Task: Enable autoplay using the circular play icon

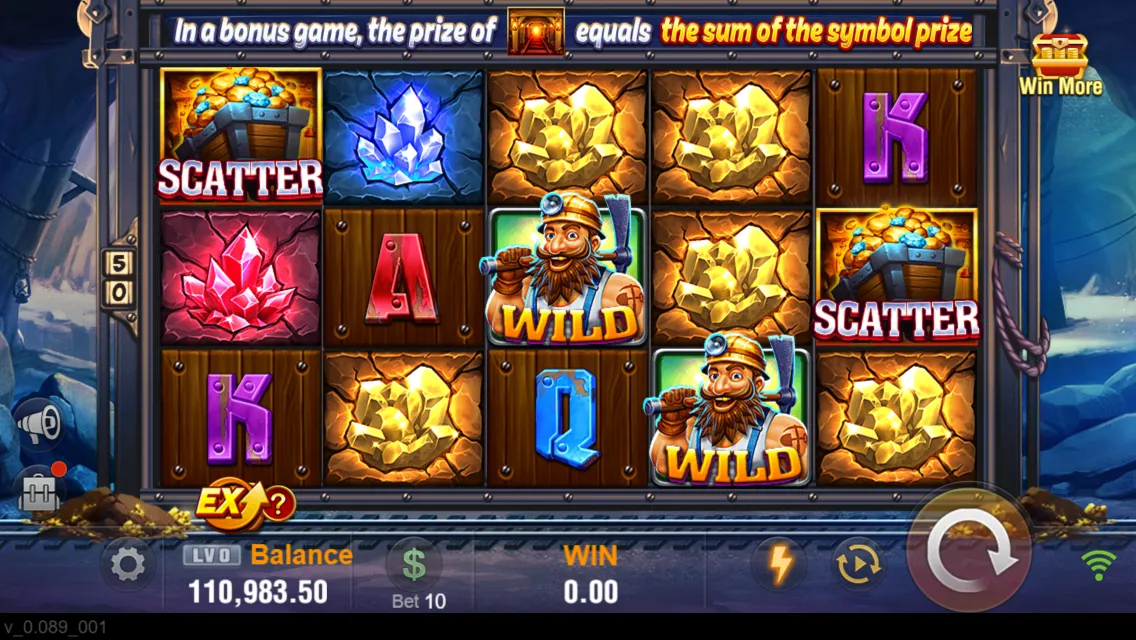Action: point(858,565)
